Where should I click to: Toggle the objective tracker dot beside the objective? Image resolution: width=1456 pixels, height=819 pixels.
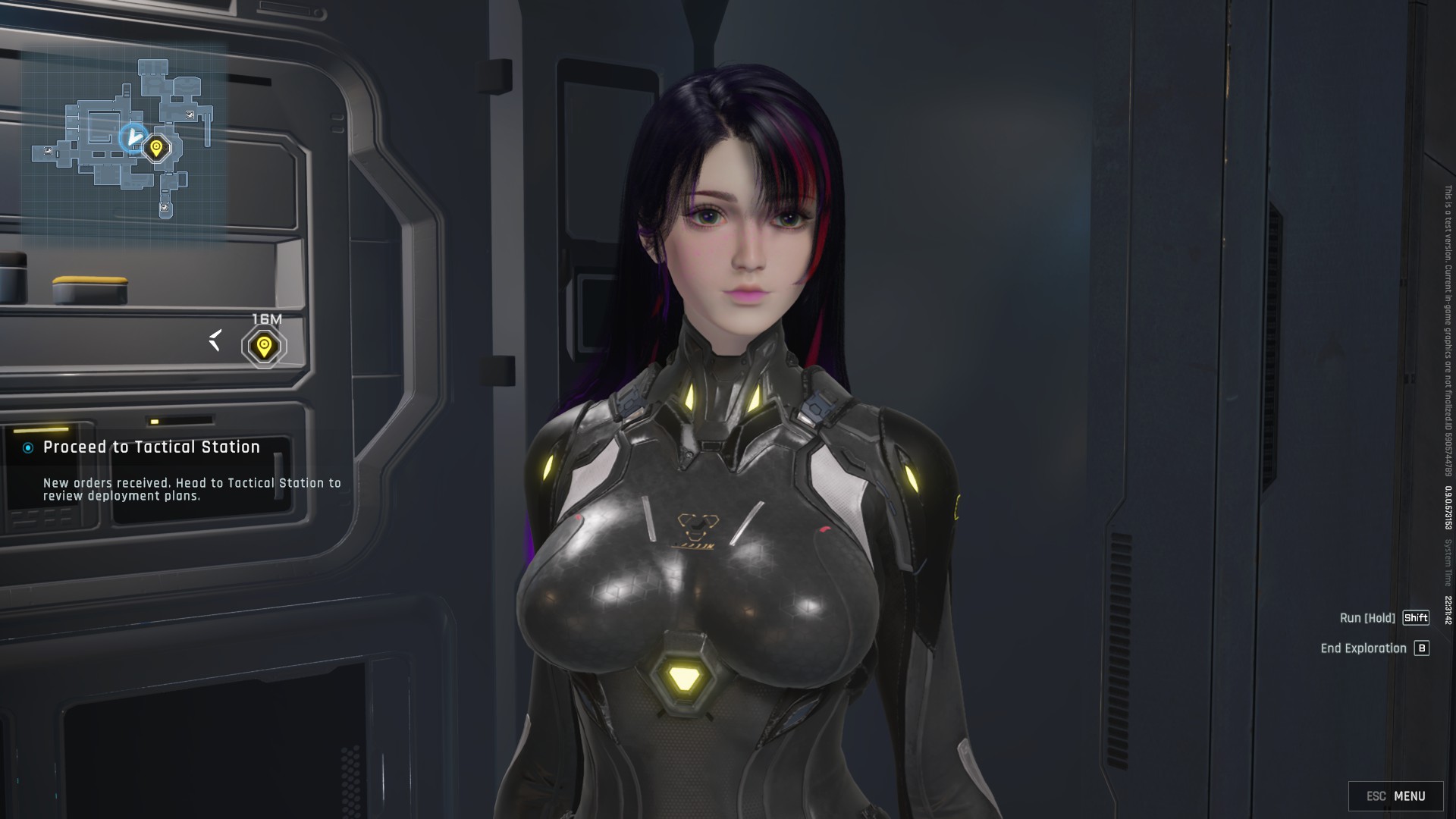(27, 447)
